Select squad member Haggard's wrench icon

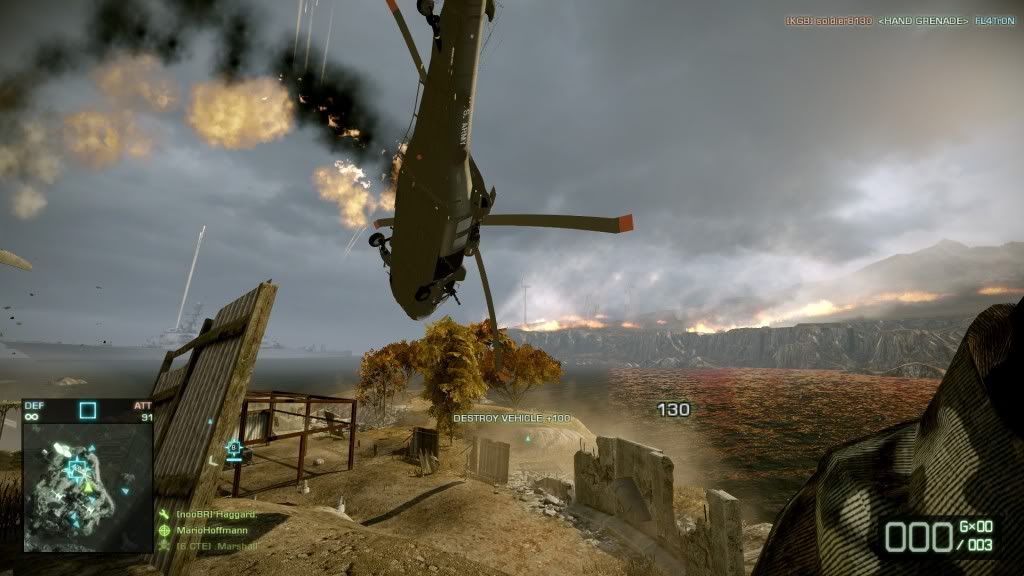click(165, 515)
